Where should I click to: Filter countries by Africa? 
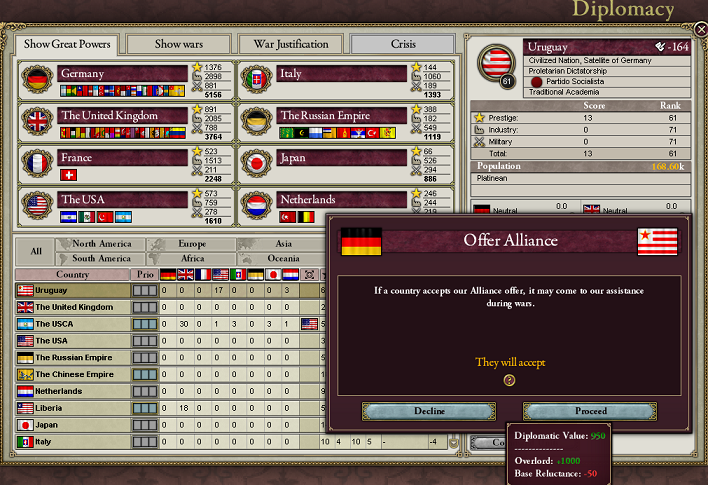191,258
